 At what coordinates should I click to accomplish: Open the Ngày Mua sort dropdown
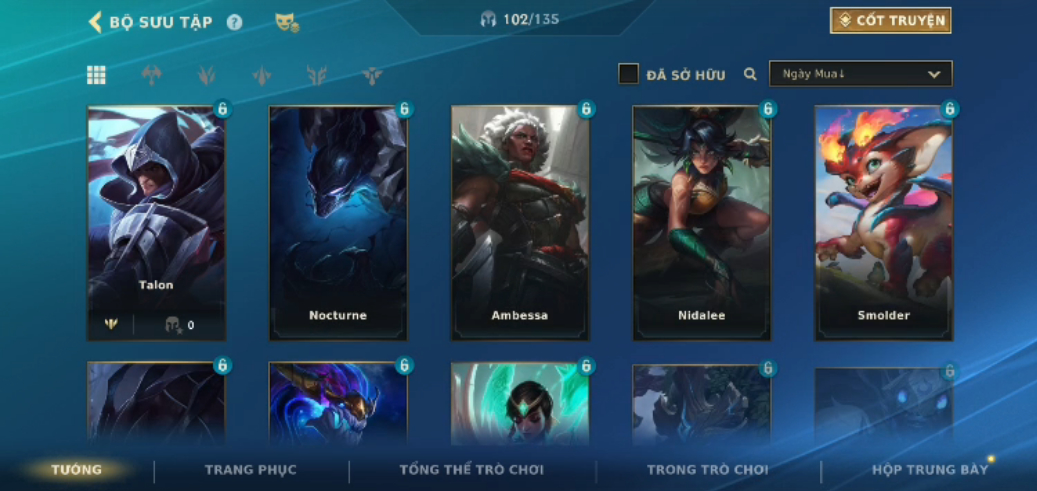pos(860,74)
